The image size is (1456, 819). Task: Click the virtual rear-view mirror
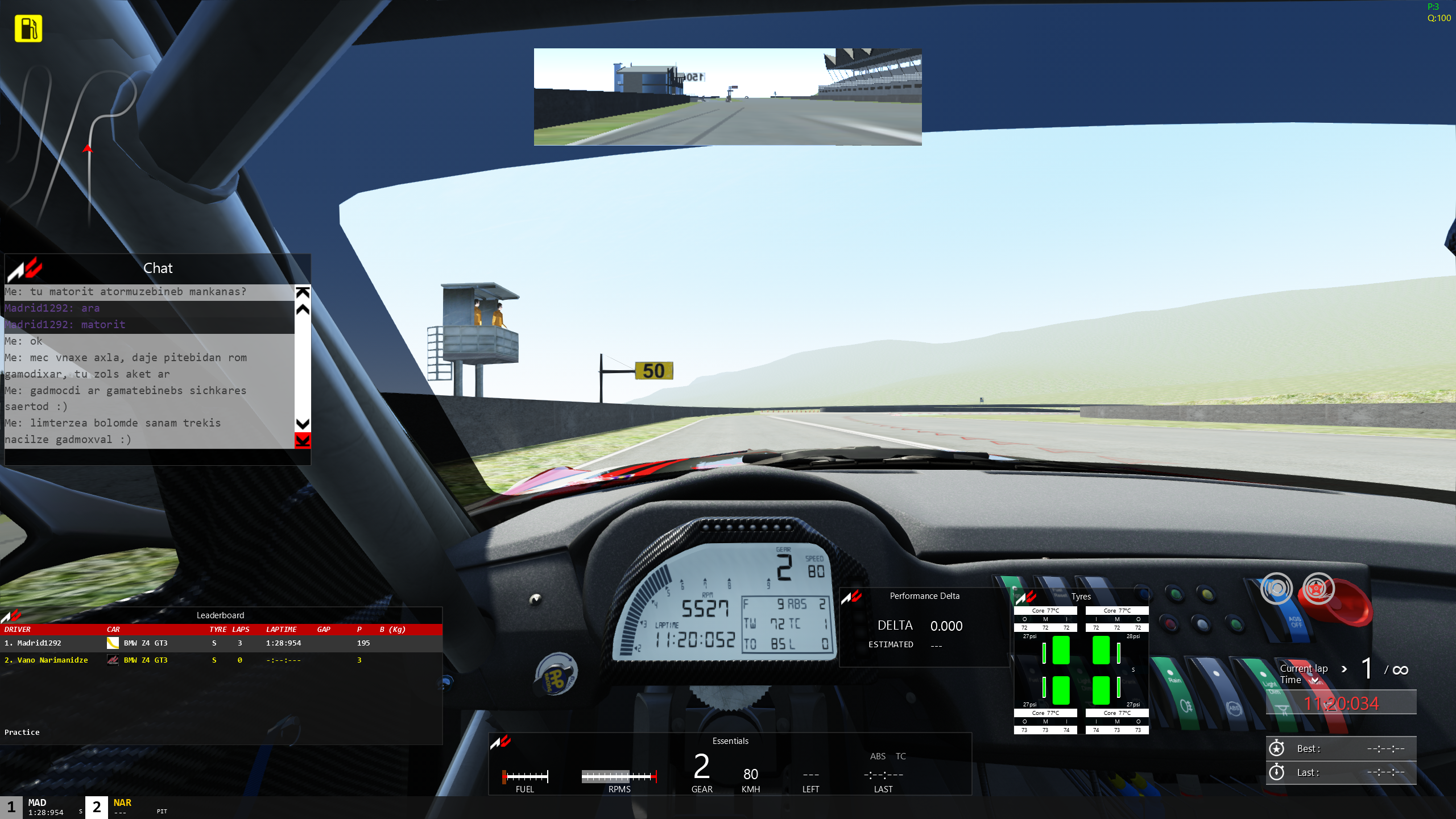tap(727, 97)
